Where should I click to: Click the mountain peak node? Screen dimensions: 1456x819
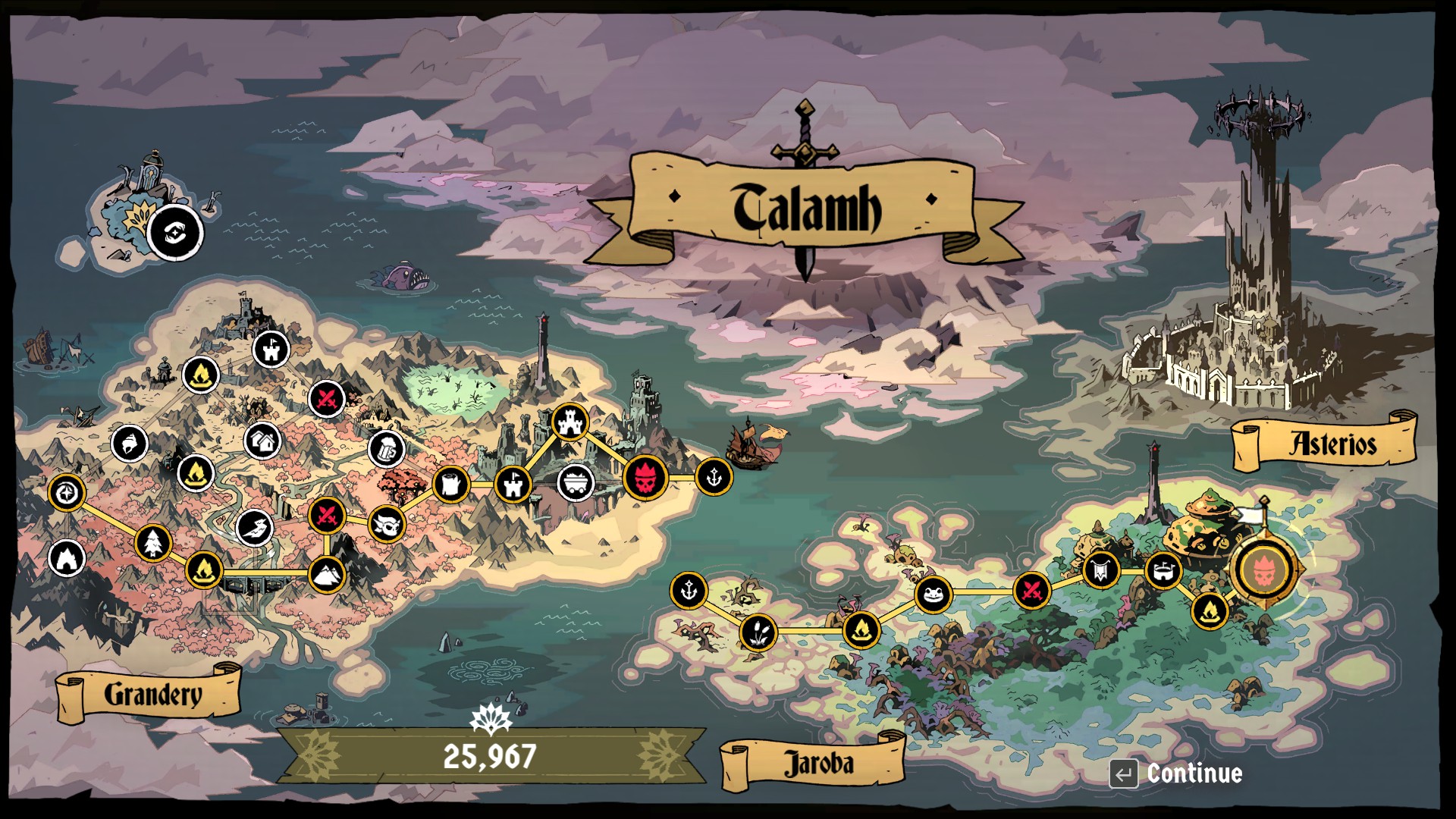coord(327,574)
